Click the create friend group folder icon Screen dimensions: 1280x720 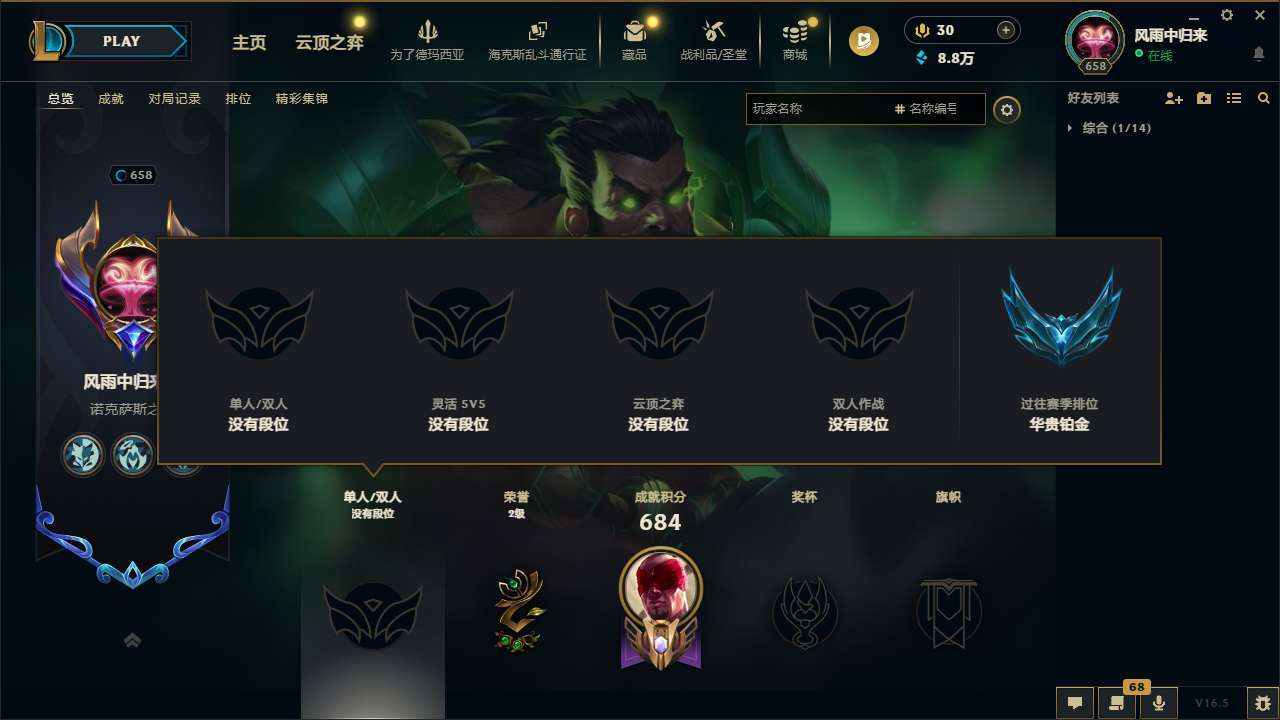tap(1203, 98)
